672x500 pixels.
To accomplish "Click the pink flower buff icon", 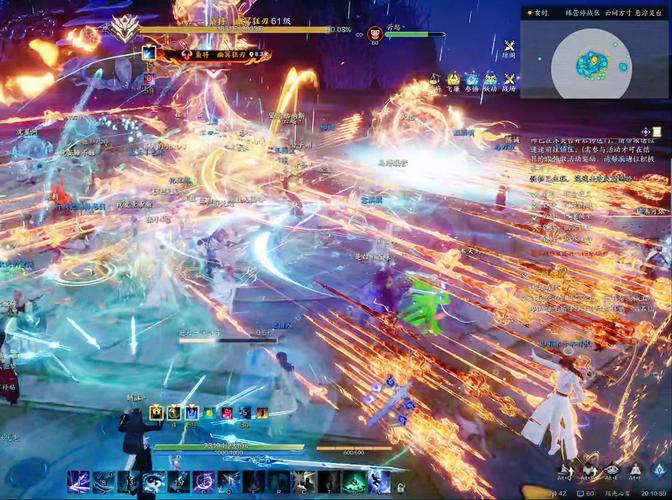I will pos(226,412).
